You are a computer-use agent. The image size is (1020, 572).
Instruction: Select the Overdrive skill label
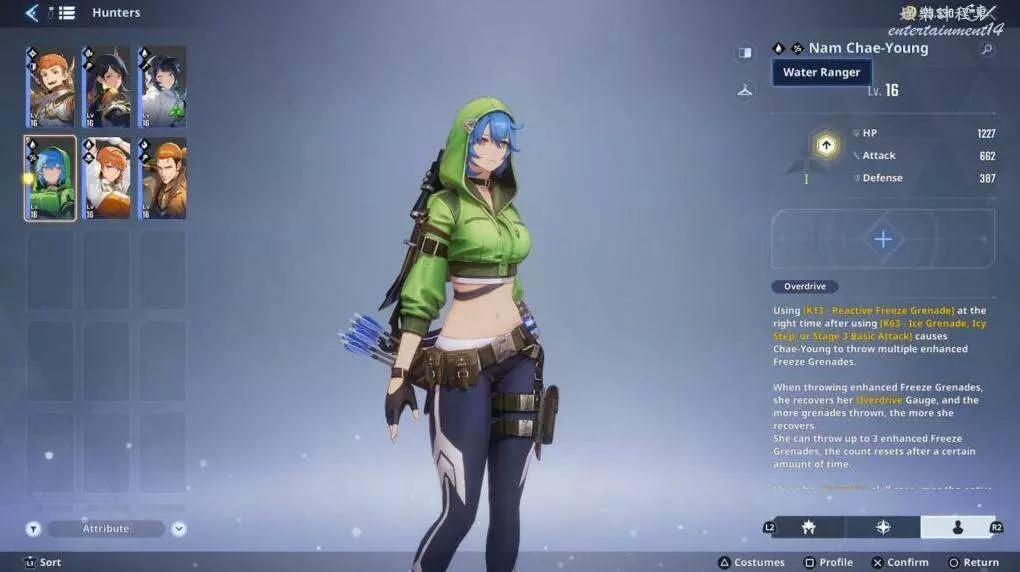click(805, 287)
